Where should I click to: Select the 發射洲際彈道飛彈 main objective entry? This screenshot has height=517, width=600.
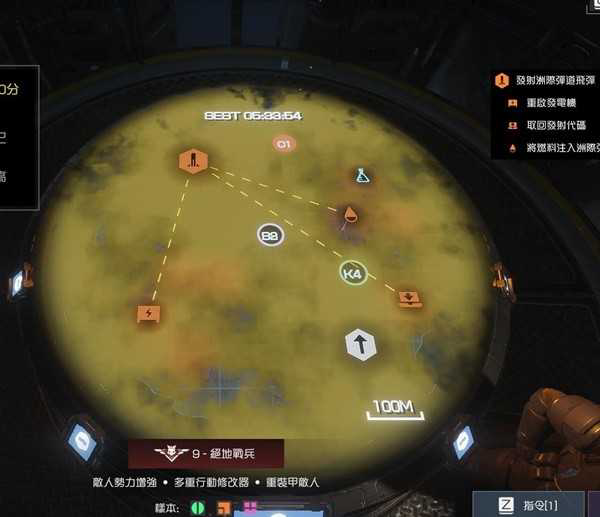point(547,80)
